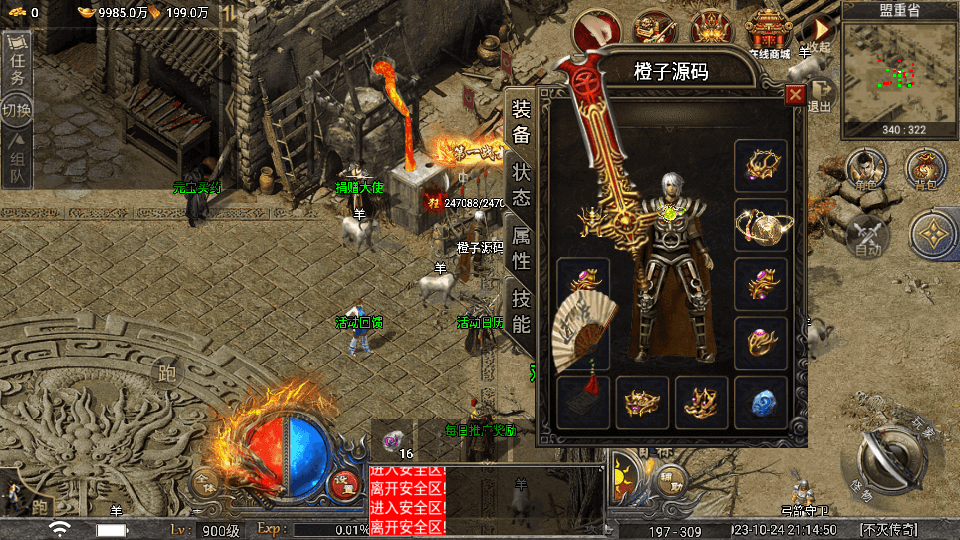Open the 背包 (Backpack) inventory
Viewport: 960px width, 540px height.
coord(925,170)
